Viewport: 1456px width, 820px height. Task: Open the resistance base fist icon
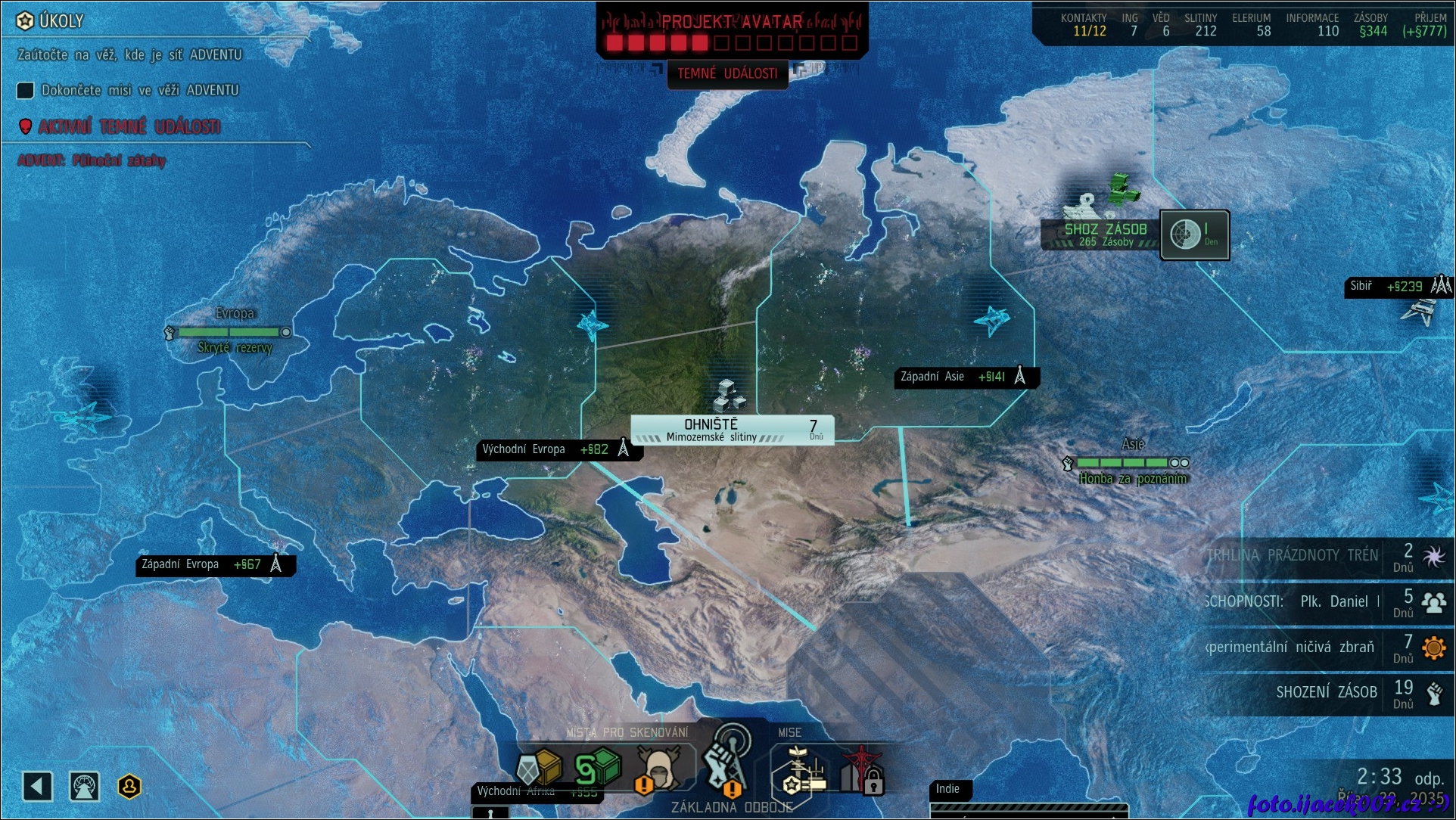point(725,760)
